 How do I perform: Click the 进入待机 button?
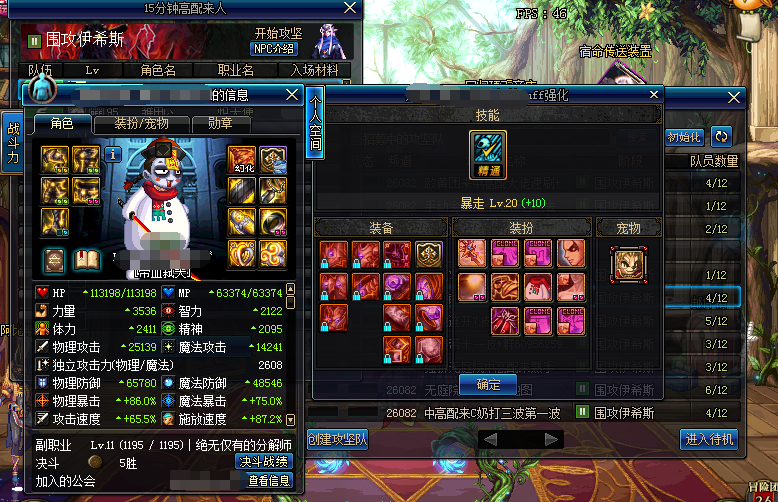[x=711, y=439]
